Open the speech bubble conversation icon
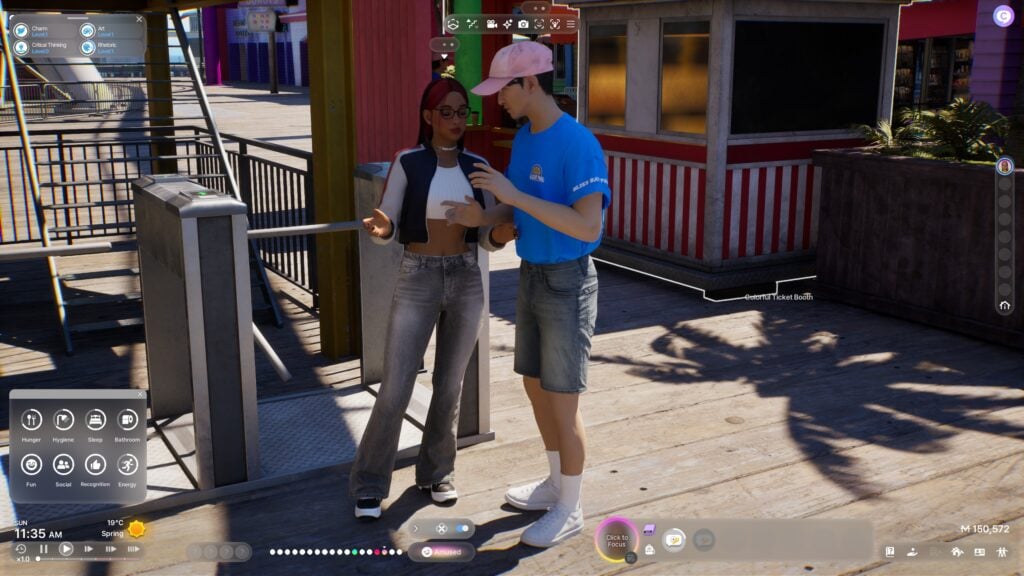Image resolution: width=1024 pixels, height=576 pixels. (x=674, y=540)
